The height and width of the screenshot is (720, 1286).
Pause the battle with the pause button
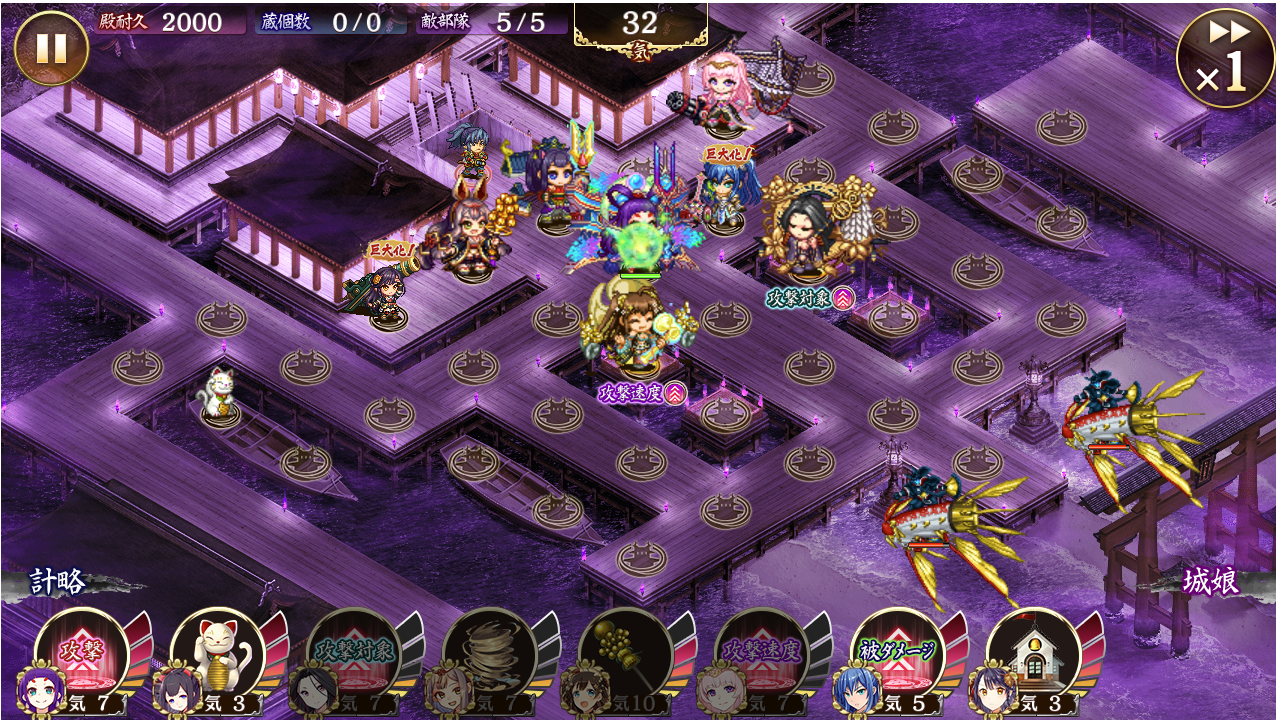click(x=51, y=48)
